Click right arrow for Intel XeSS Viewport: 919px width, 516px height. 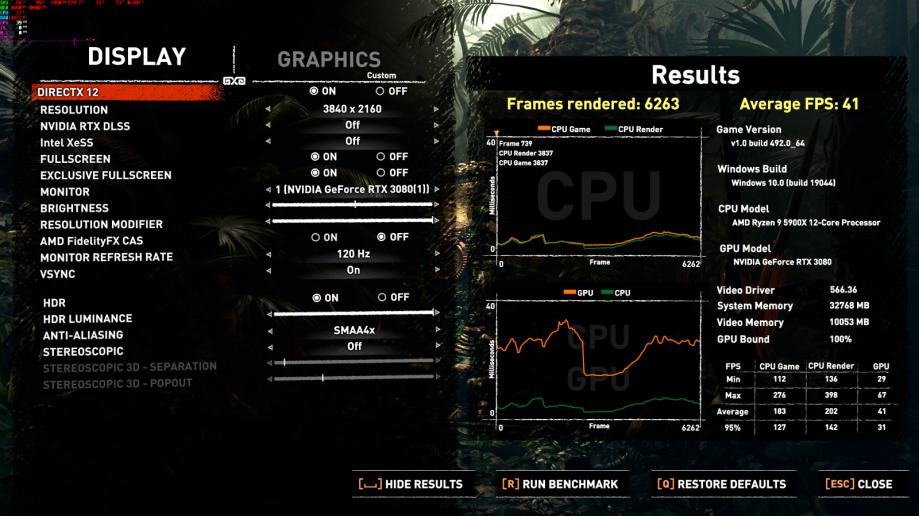pos(436,142)
